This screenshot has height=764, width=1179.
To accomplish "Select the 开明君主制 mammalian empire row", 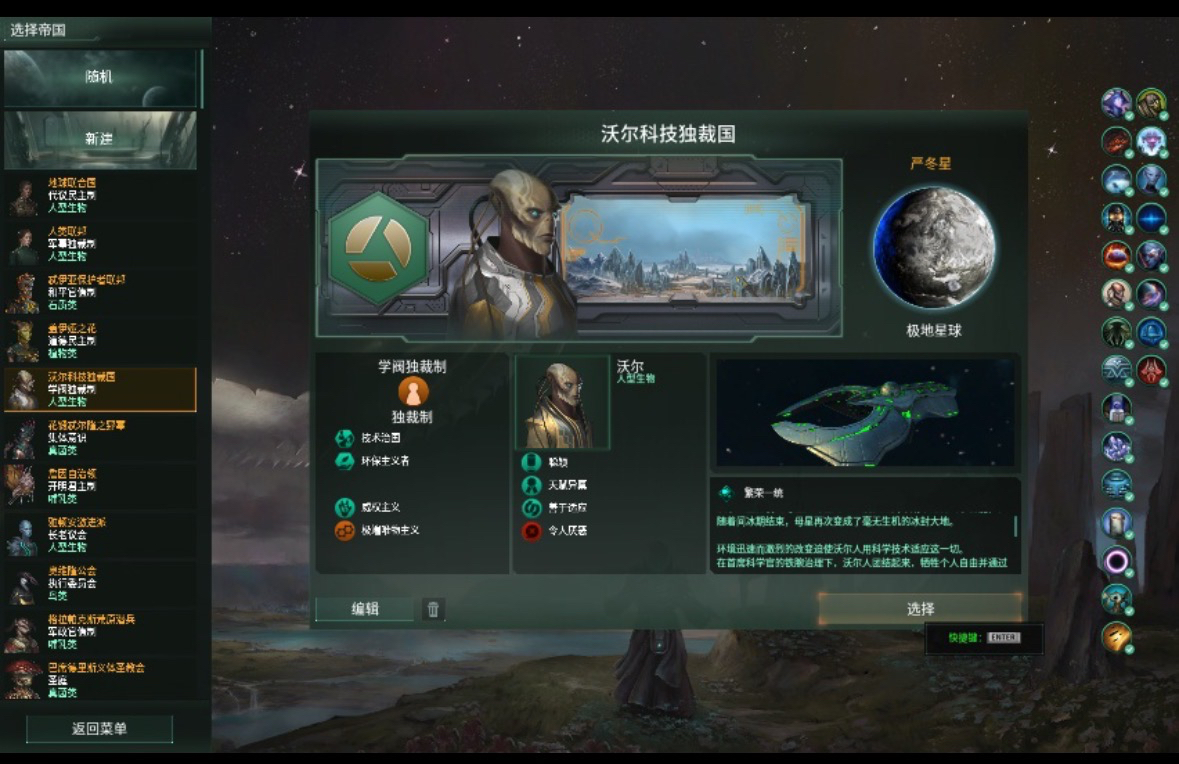I will pos(100,486).
